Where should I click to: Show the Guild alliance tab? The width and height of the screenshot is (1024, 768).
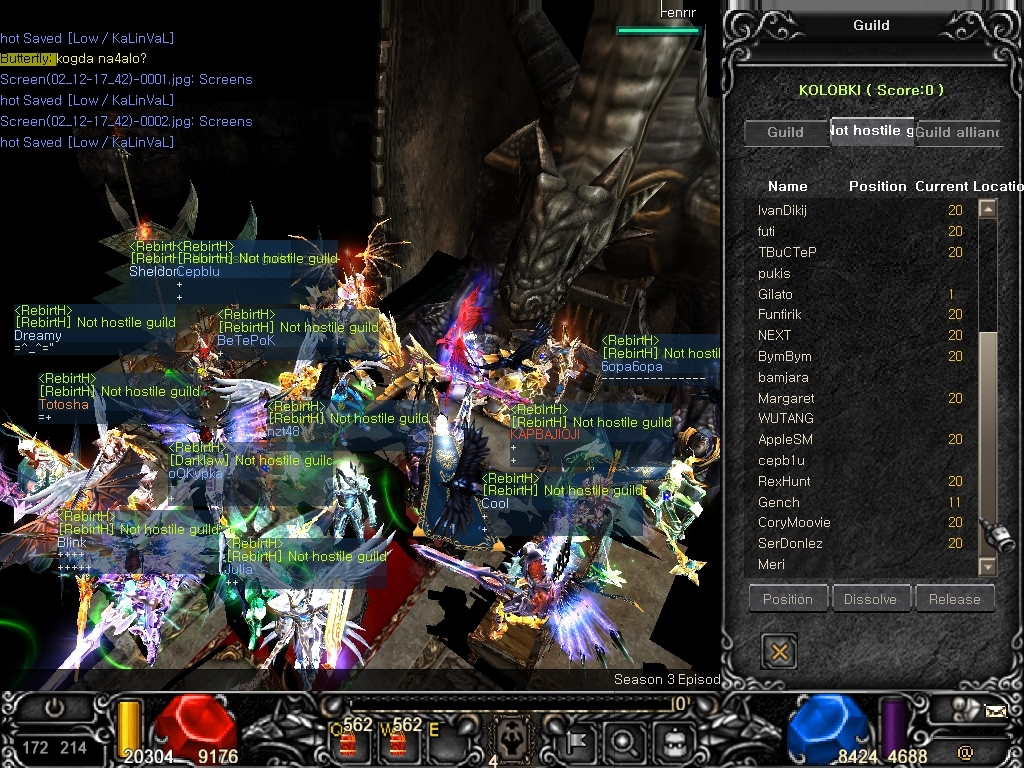tap(956, 132)
